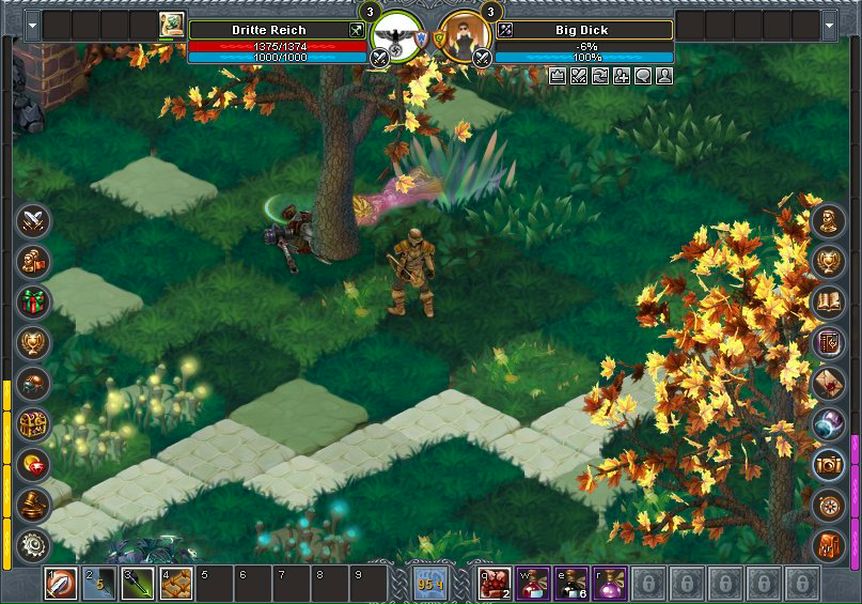
Task: Activate the skill in hotbar slot 1
Action: coord(61,583)
